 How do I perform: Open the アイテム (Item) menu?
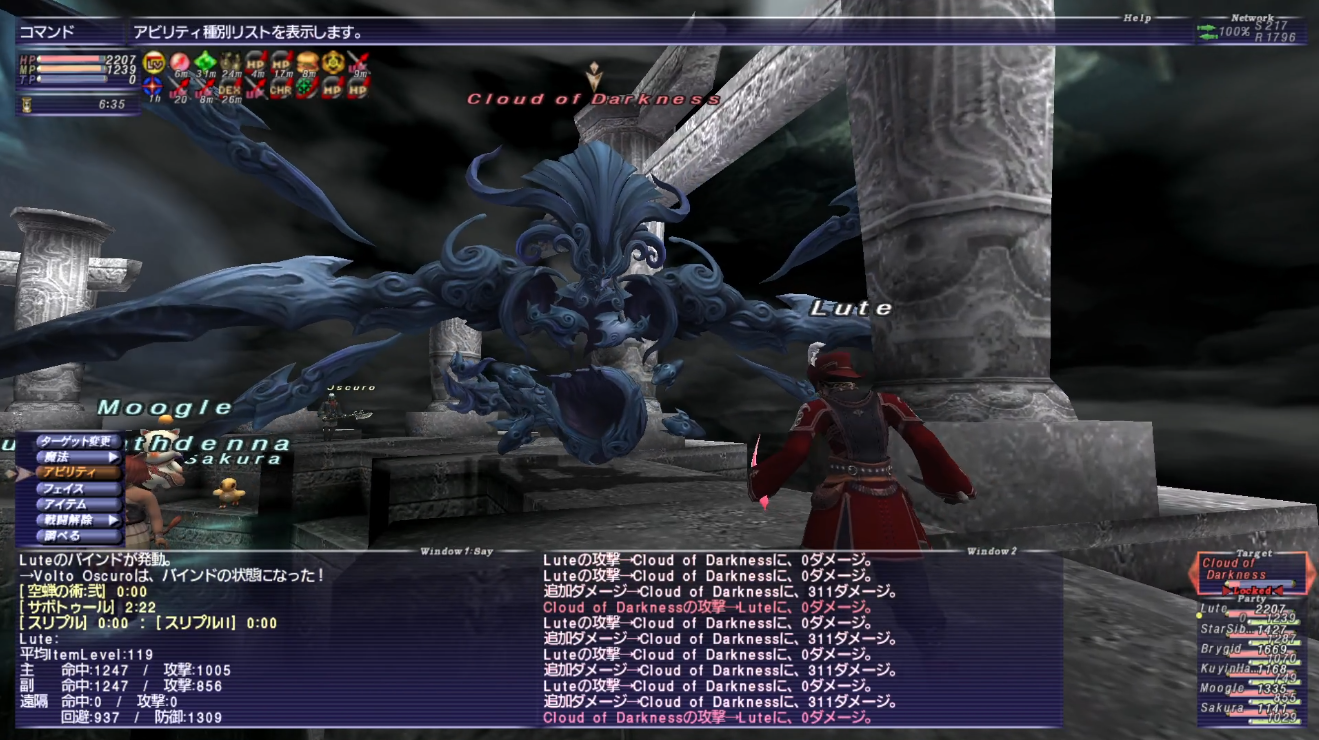76,504
